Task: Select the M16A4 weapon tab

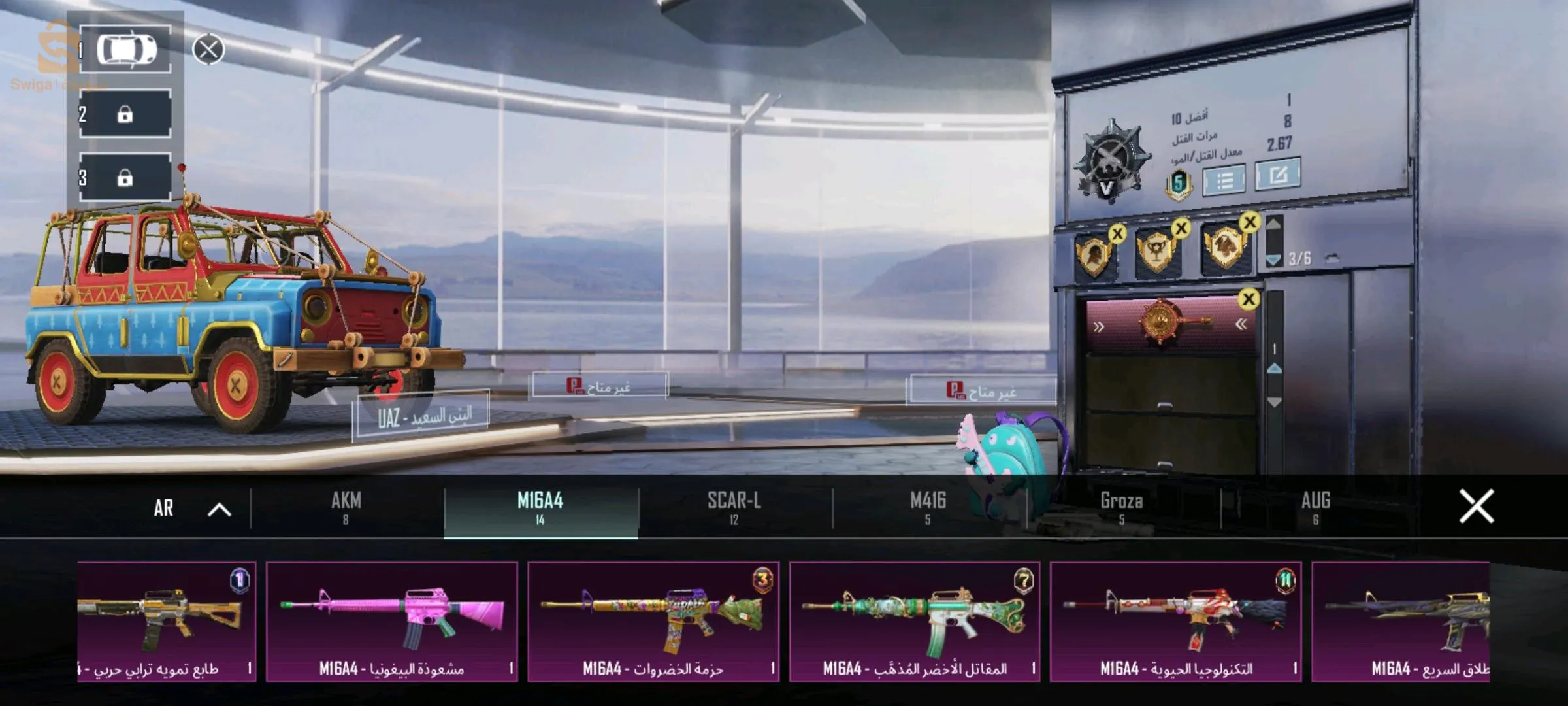Action: point(540,507)
